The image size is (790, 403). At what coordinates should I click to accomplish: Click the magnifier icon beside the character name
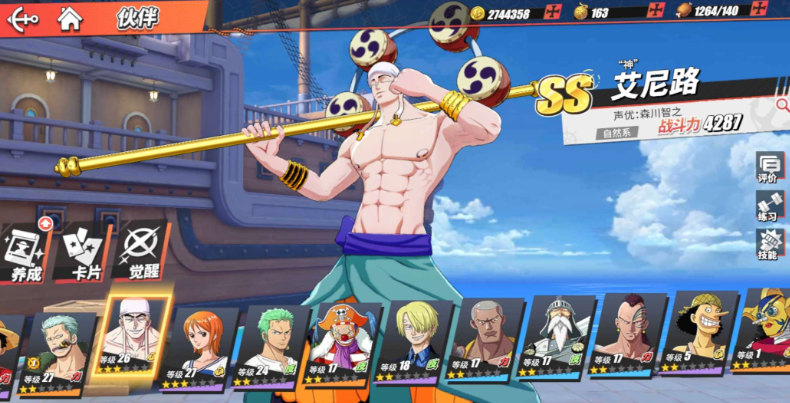[781, 103]
